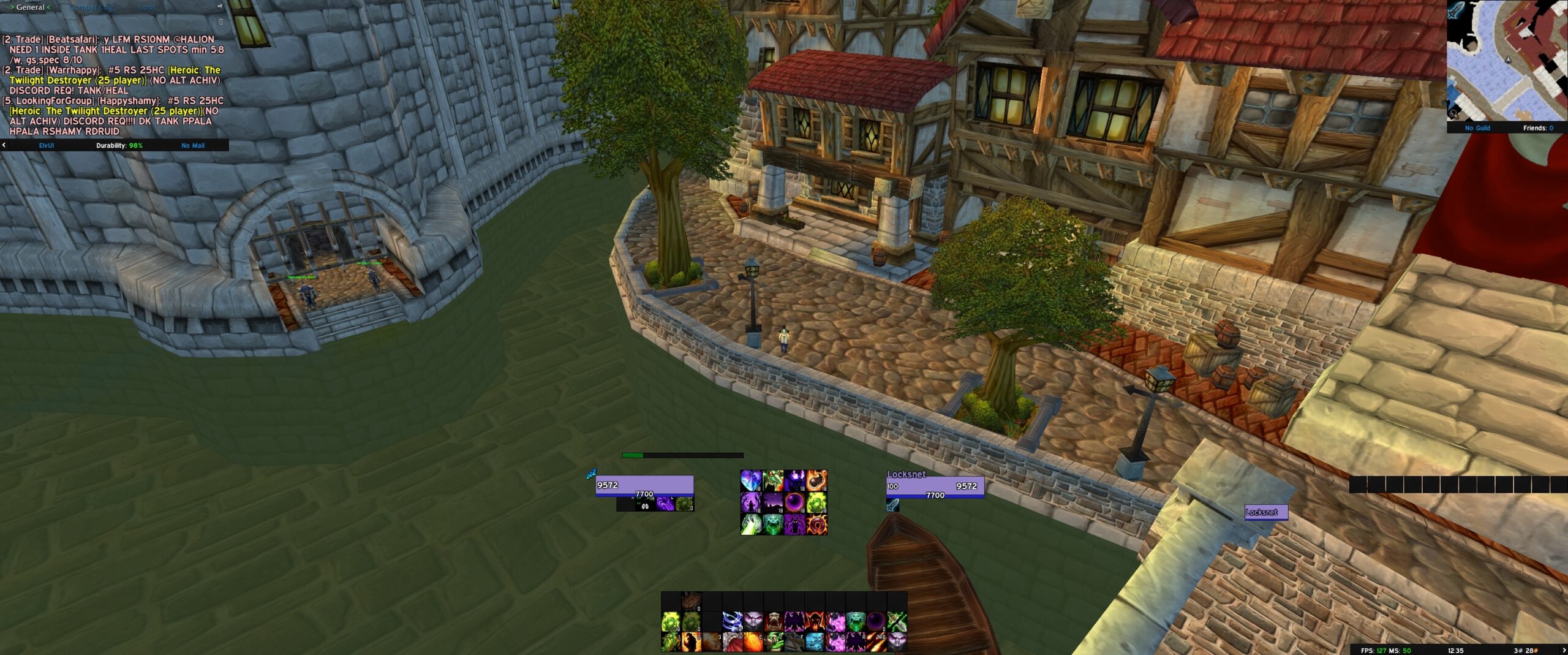The width and height of the screenshot is (1568, 655).
Task: Cast the green Healthstone icon on the action bar
Action: coord(671,623)
